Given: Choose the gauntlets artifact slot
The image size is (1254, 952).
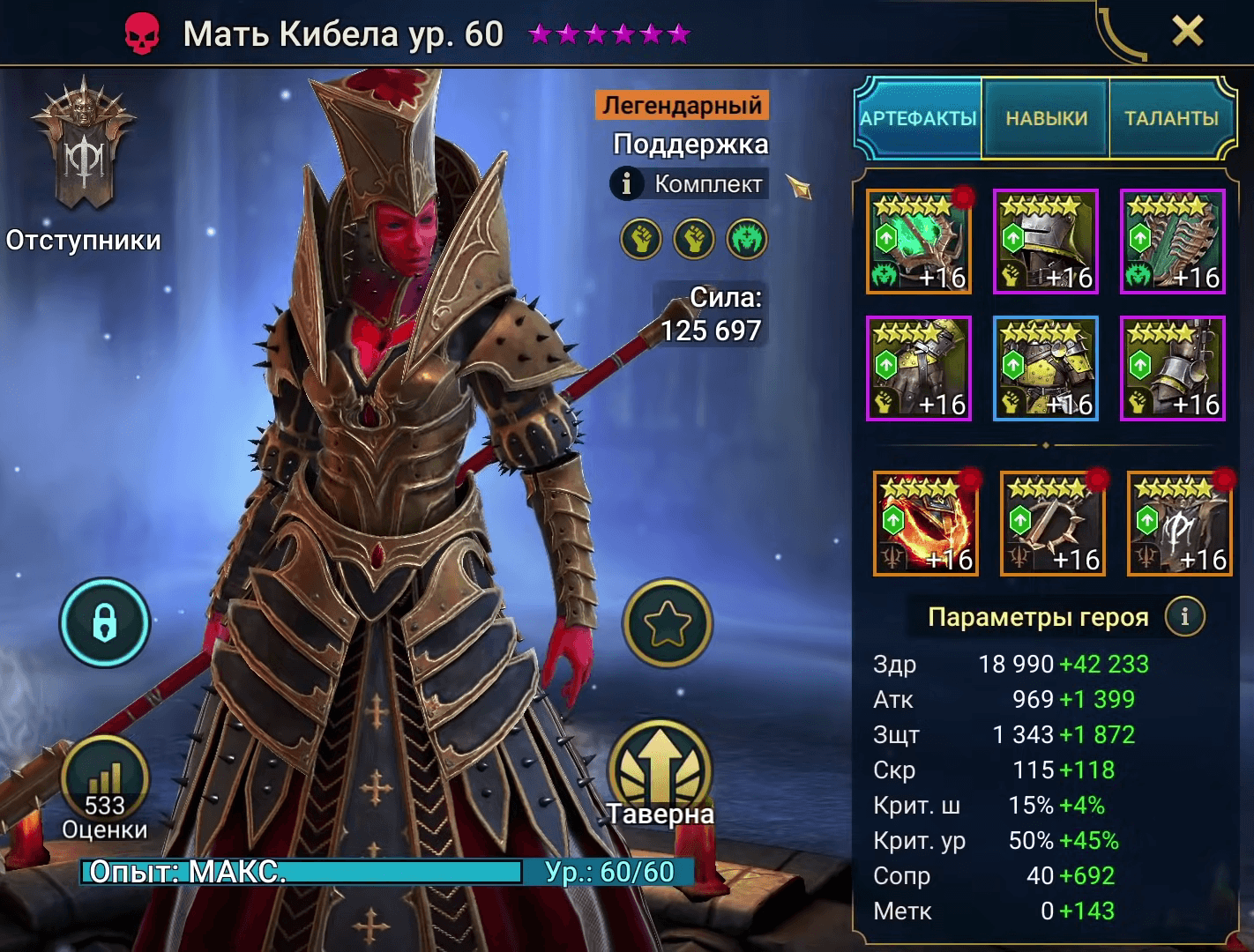Looking at the screenshot, I should (918, 368).
